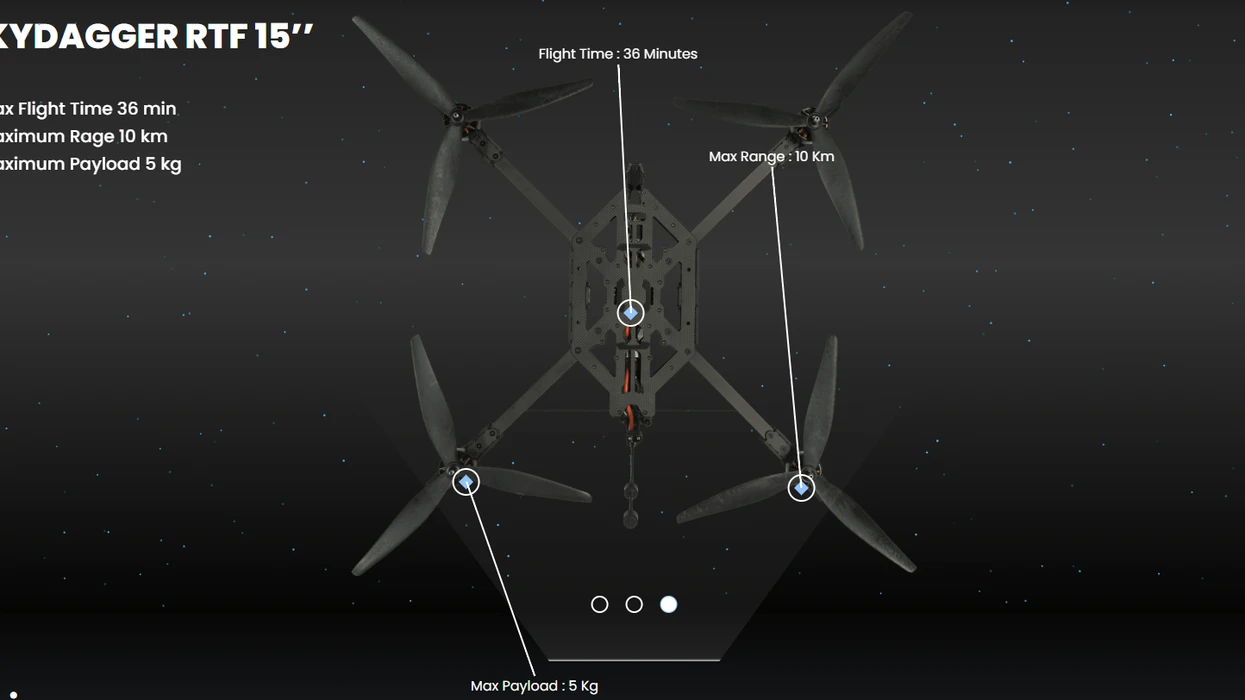Show the leftmost carousel dot slide

600,604
